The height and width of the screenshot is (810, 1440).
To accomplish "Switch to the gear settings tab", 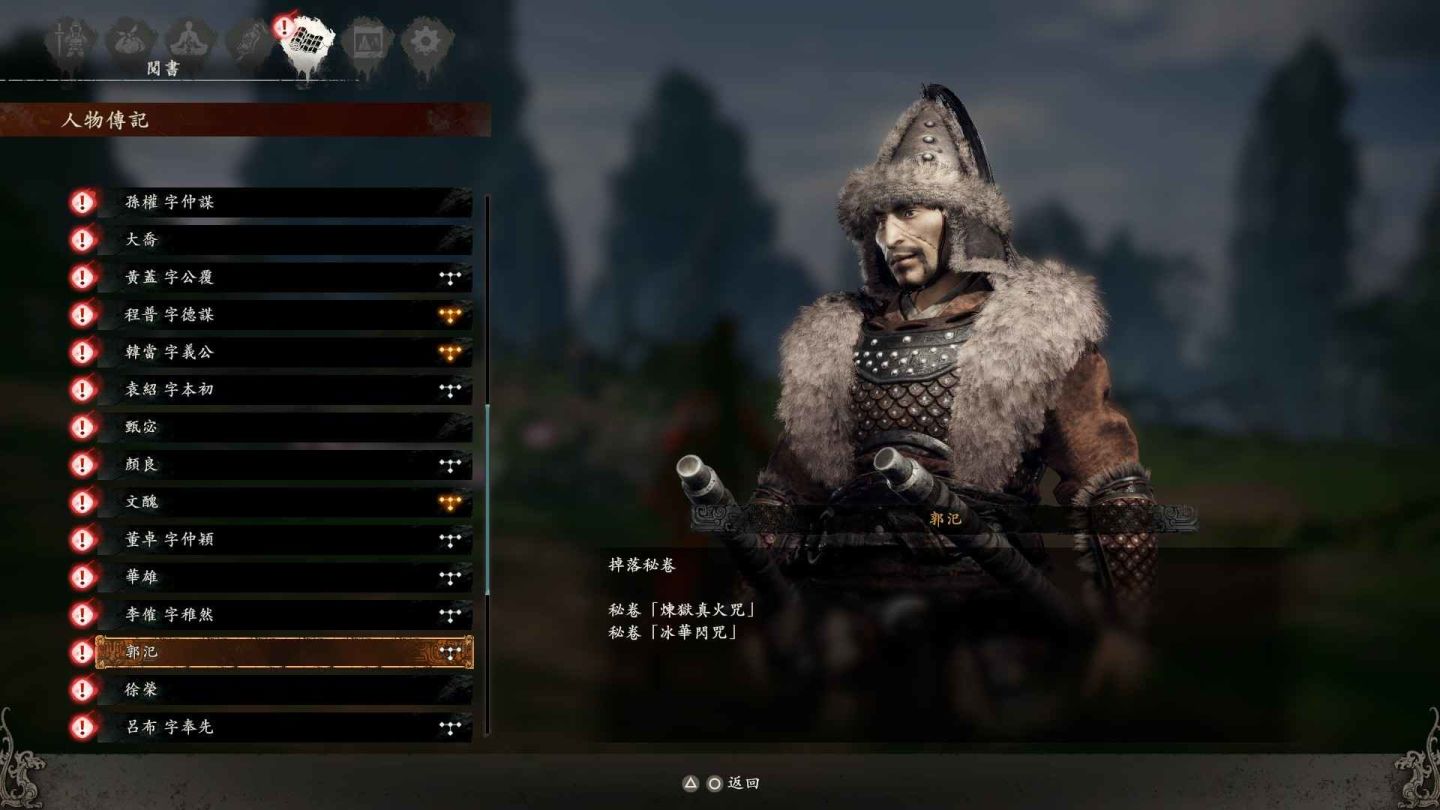I will click(x=427, y=43).
